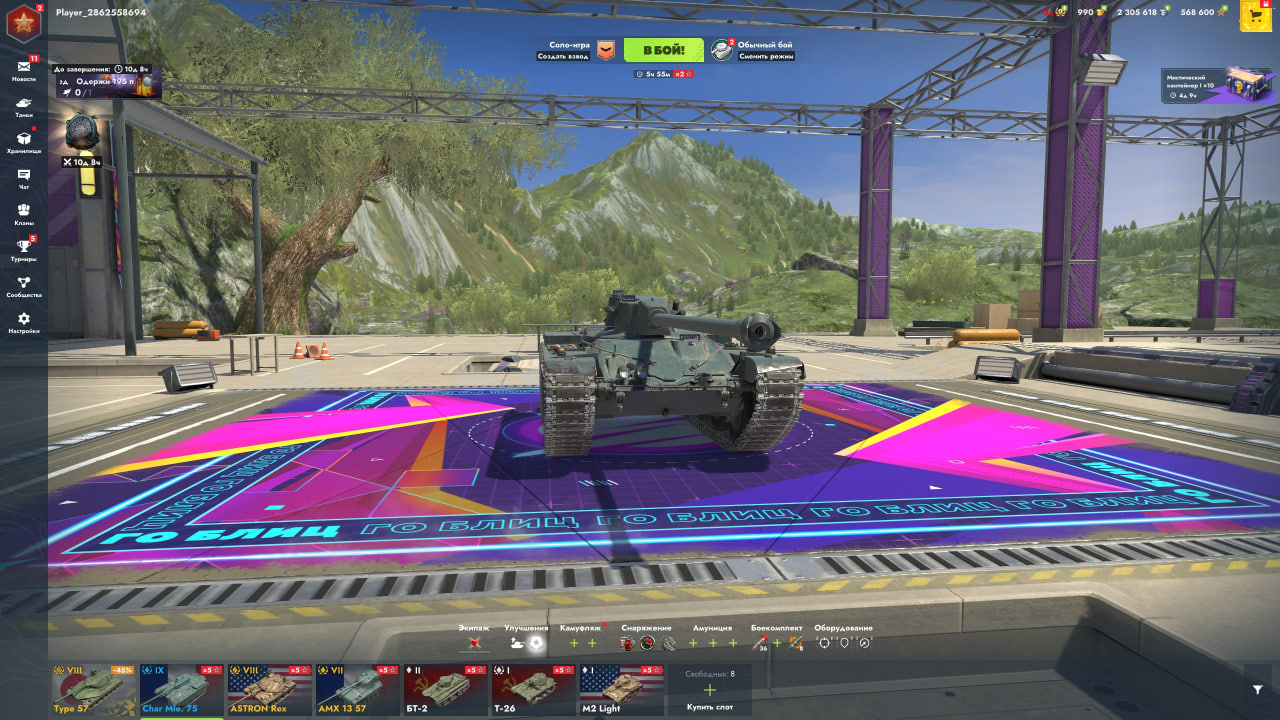Open the Кланы menu
This screenshot has height=720, width=1280.
(x=23, y=214)
